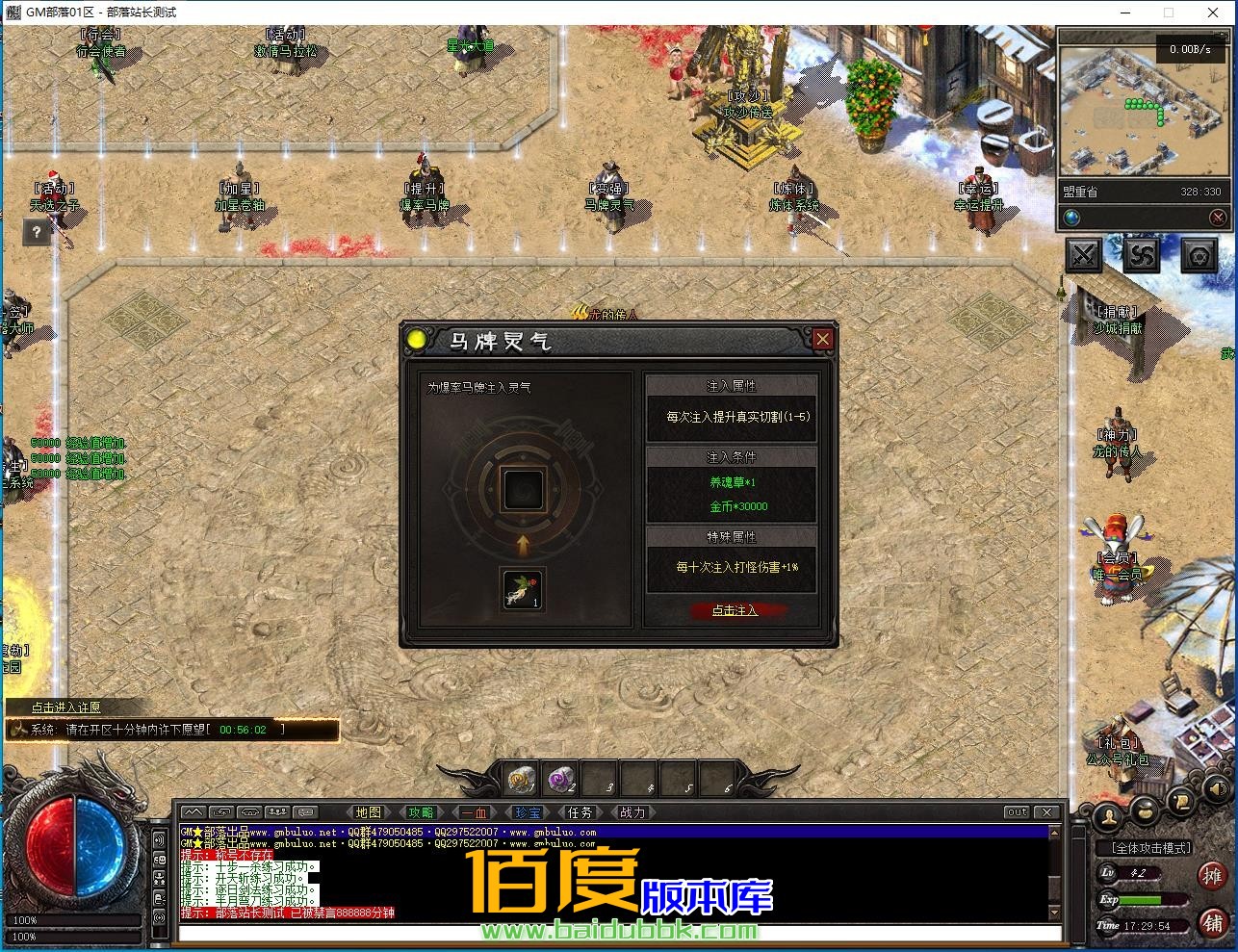Image resolution: width=1238 pixels, height=952 pixels.
Task: Click the up-arrow chat expander icon in the toolbar
Action: (x=192, y=811)
